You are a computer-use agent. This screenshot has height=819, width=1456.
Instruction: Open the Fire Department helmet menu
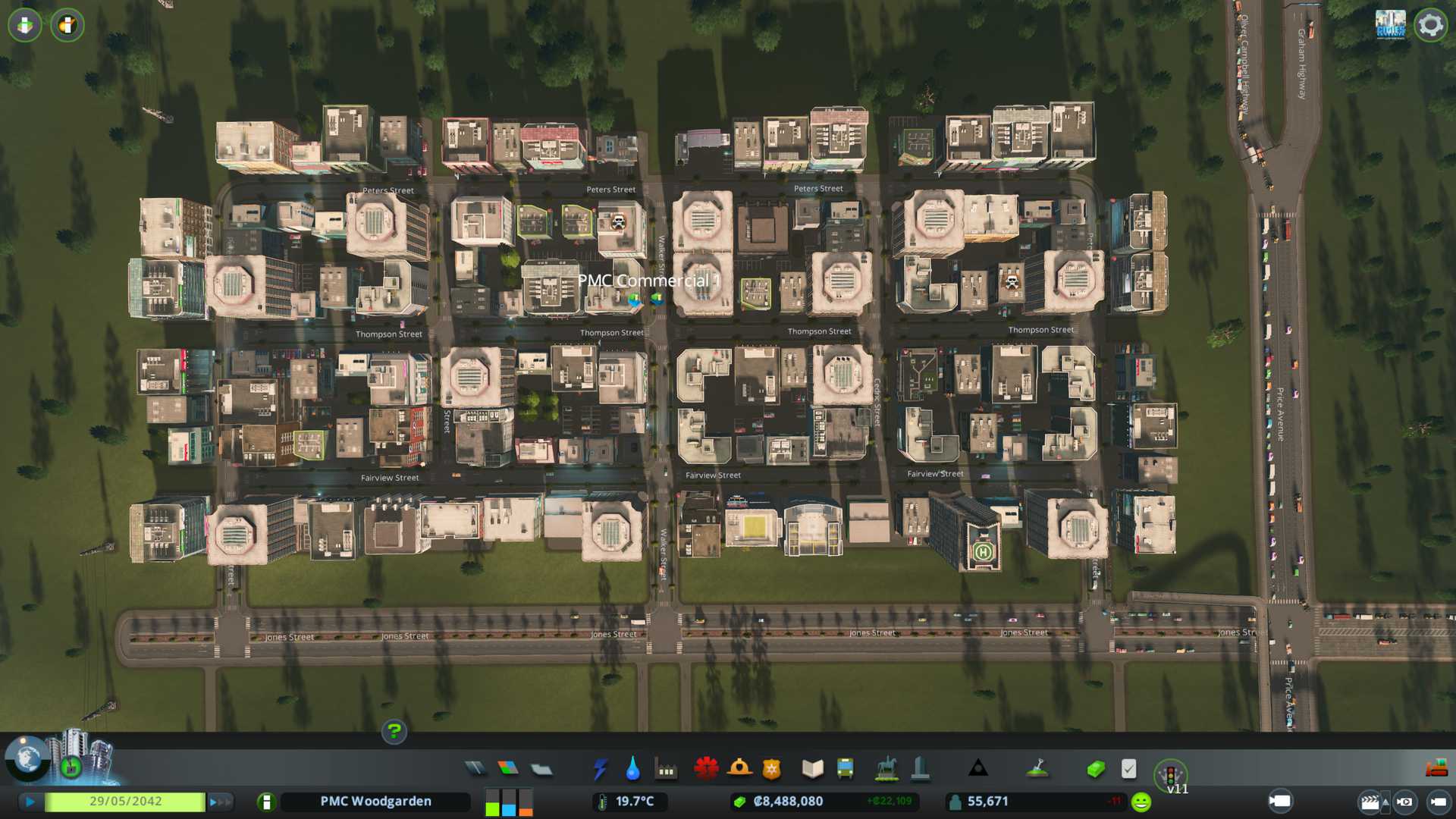[x=739, y=769]
